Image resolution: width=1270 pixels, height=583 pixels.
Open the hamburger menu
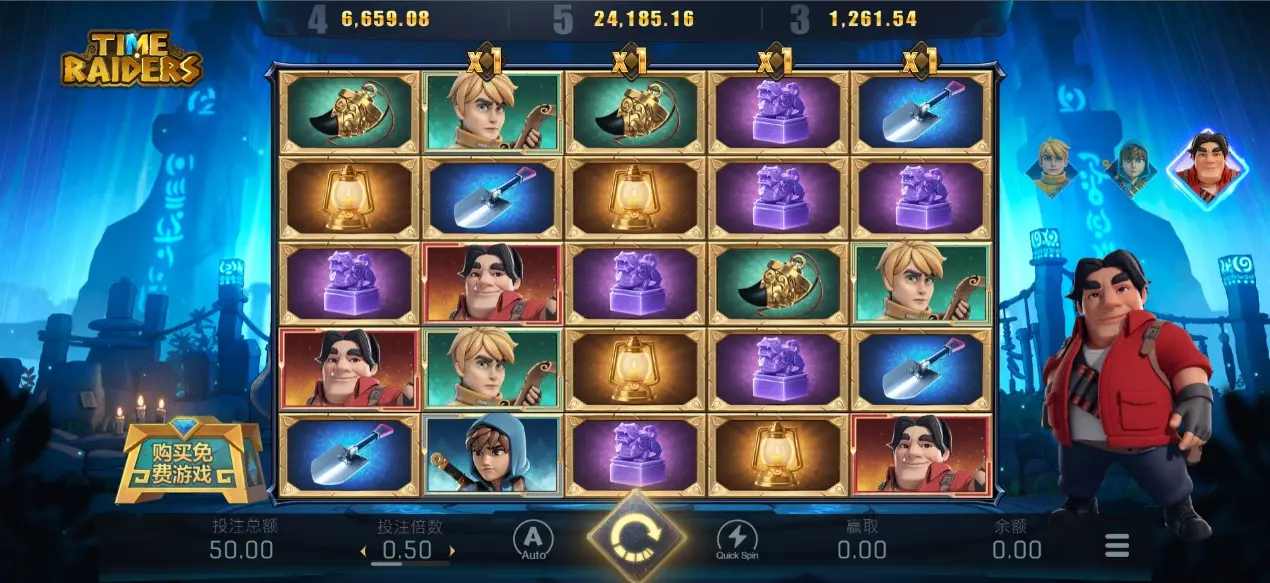tap(1117, 546)
